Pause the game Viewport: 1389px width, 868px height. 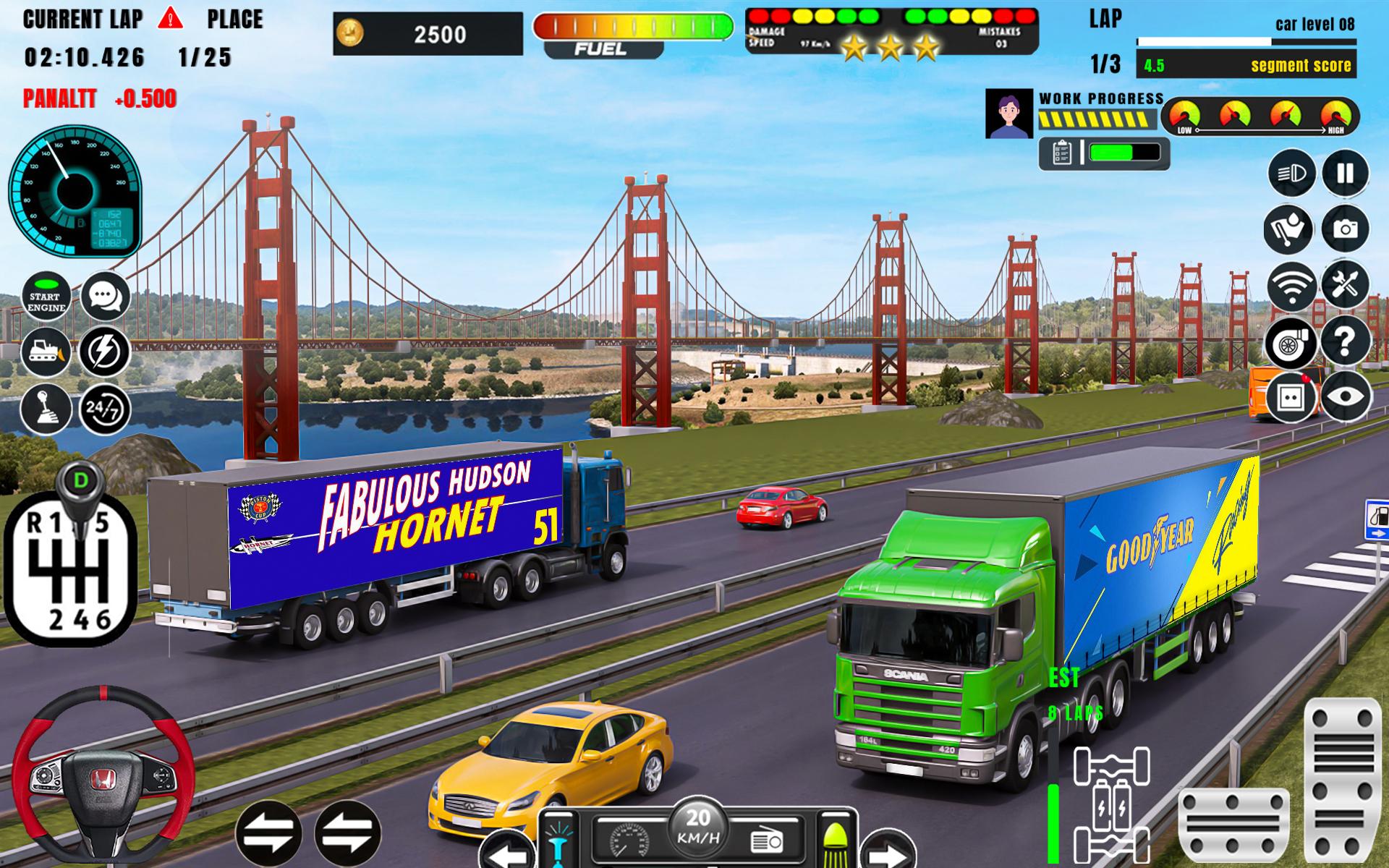(x=1345, y=174)
